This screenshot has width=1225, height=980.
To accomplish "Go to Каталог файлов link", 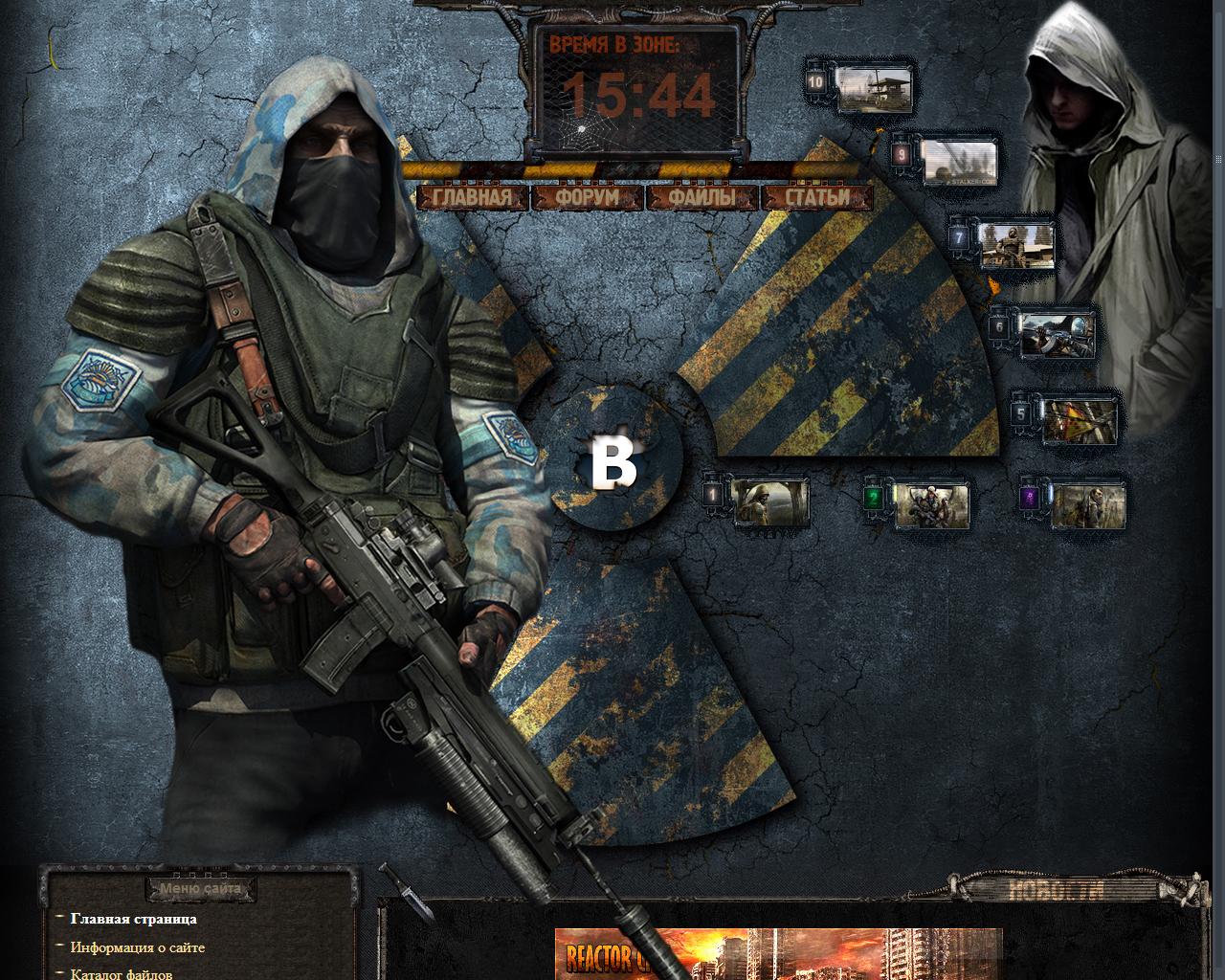I will [x=122, y=973].
